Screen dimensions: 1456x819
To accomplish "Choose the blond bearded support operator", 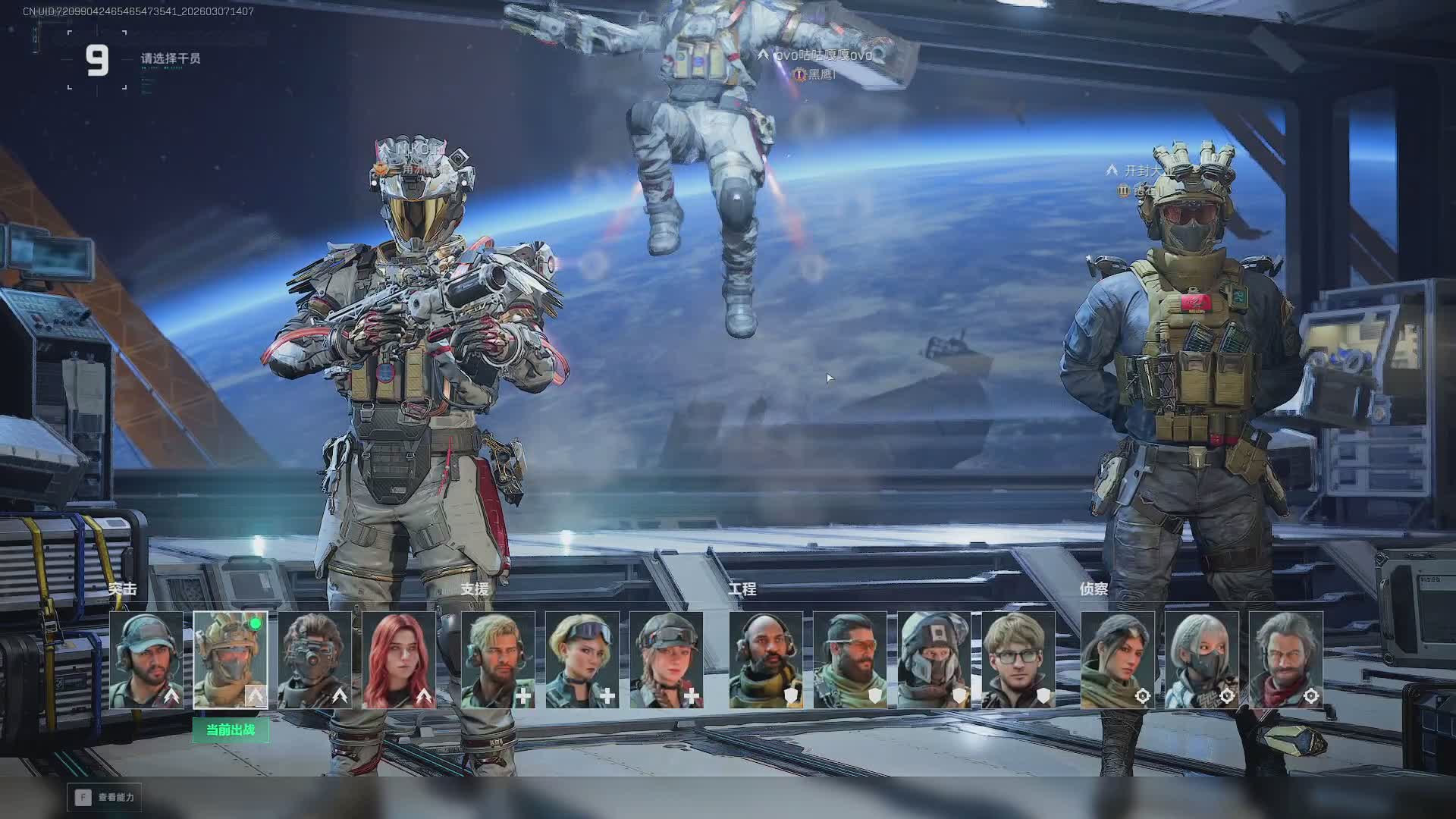I will 498,660.
